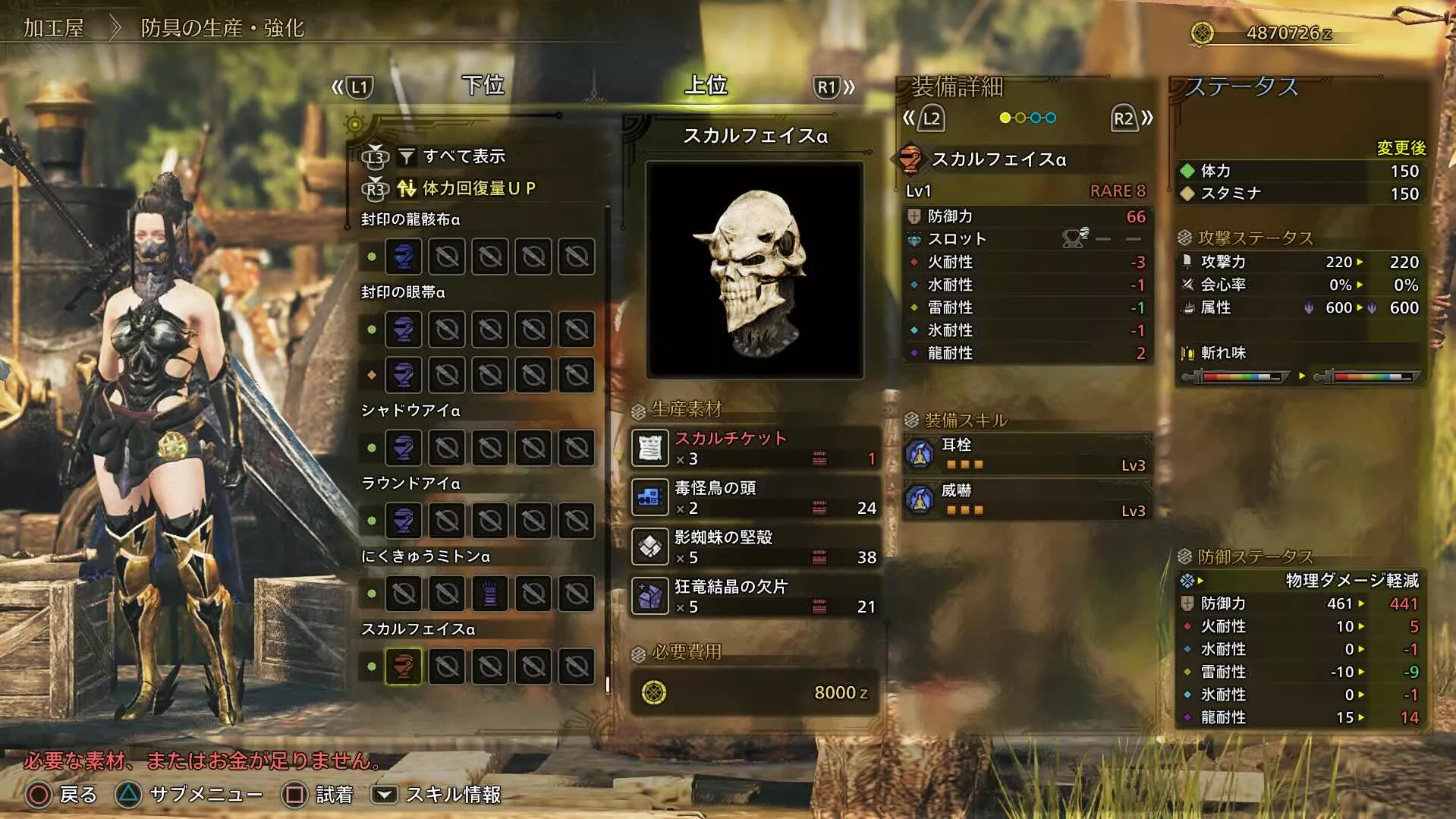Click the yellow page indicator dot
Screen dimensions: 1456x819
[1005, 118]
